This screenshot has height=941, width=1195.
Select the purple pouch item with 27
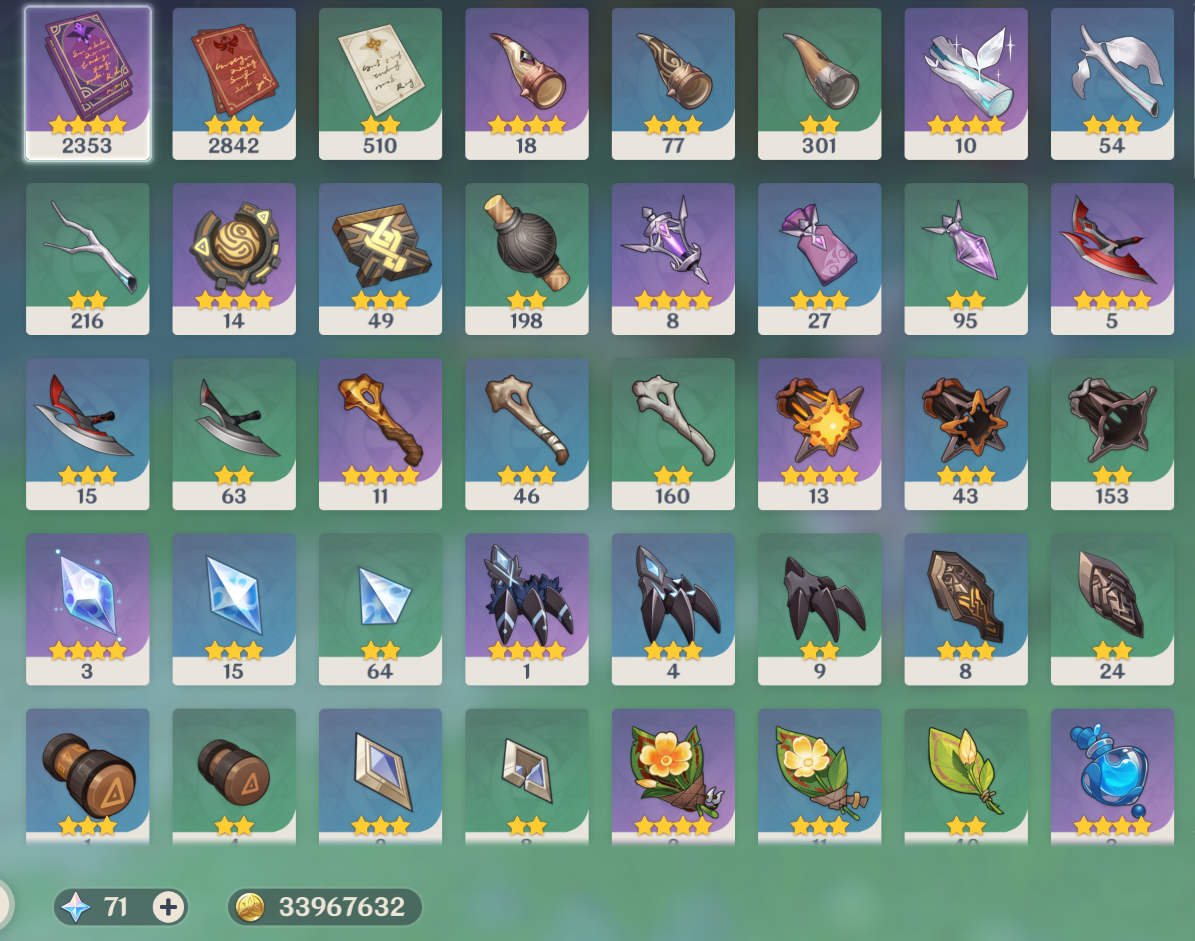(x=819, y=257)
